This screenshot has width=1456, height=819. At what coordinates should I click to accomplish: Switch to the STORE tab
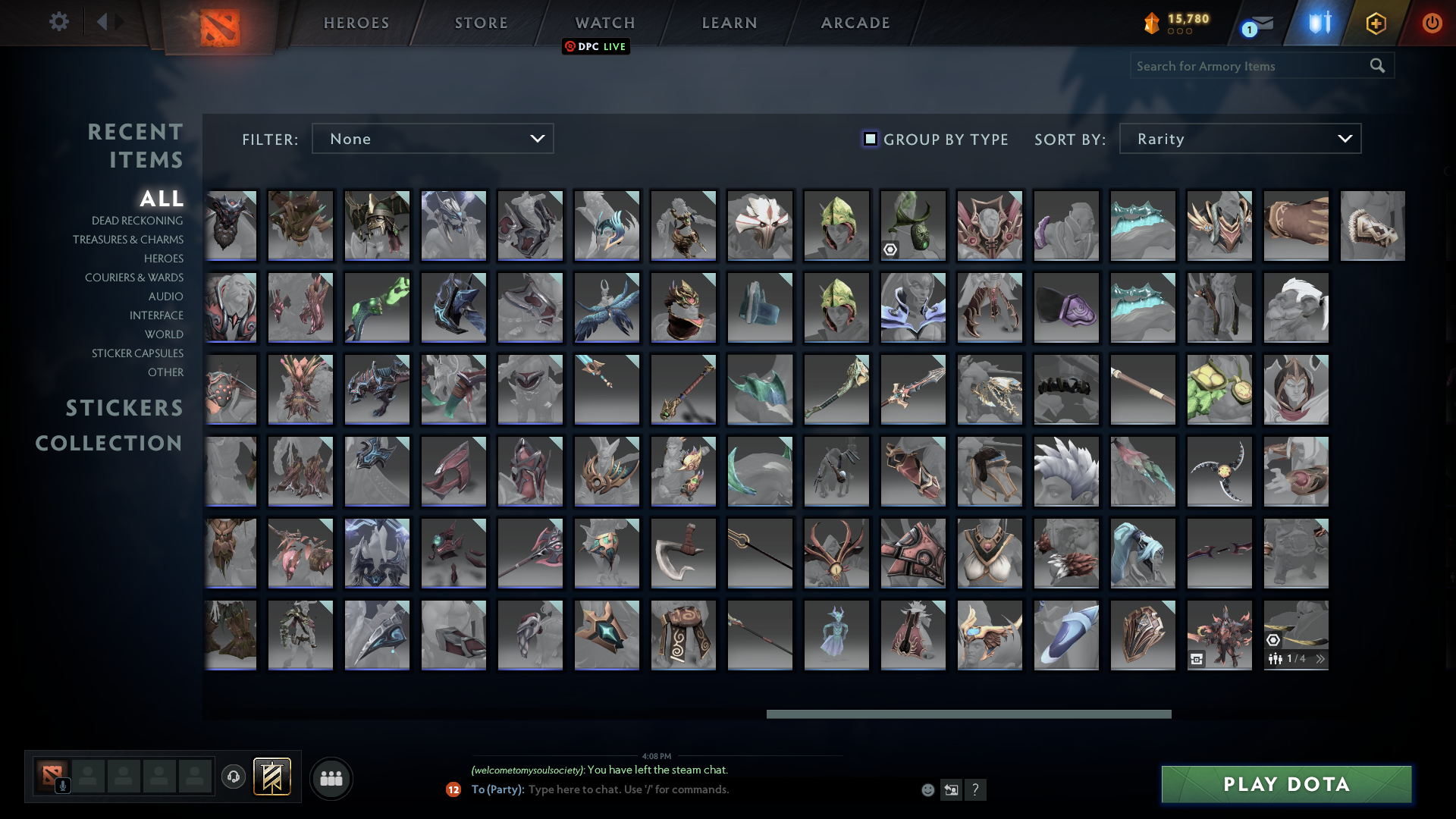coord(481,23)
